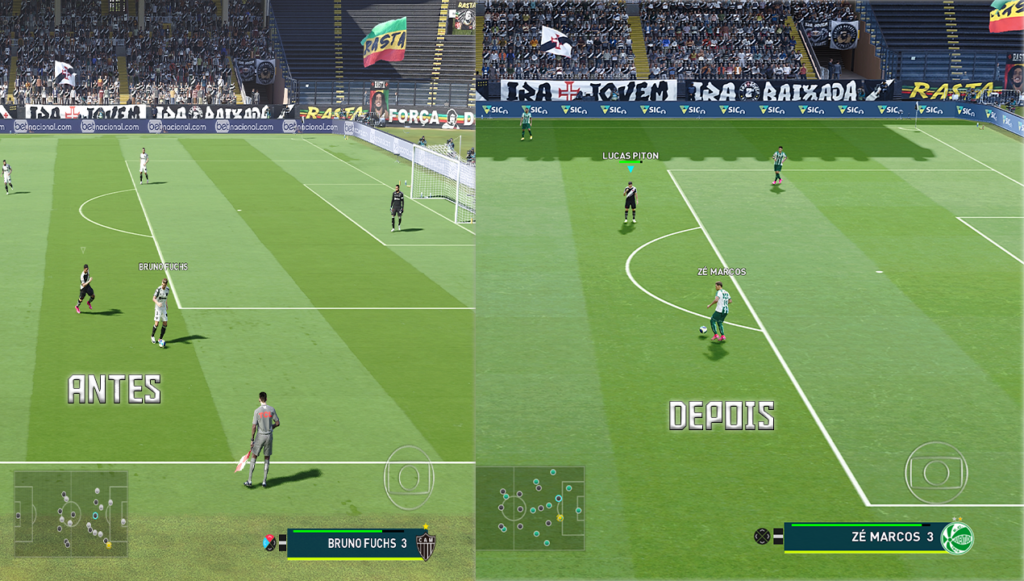Image resolution: width=1024 pixels, height=581 pixels.
Task: Click the radar minimap in the ANTES panel
Action: (70, 513)
